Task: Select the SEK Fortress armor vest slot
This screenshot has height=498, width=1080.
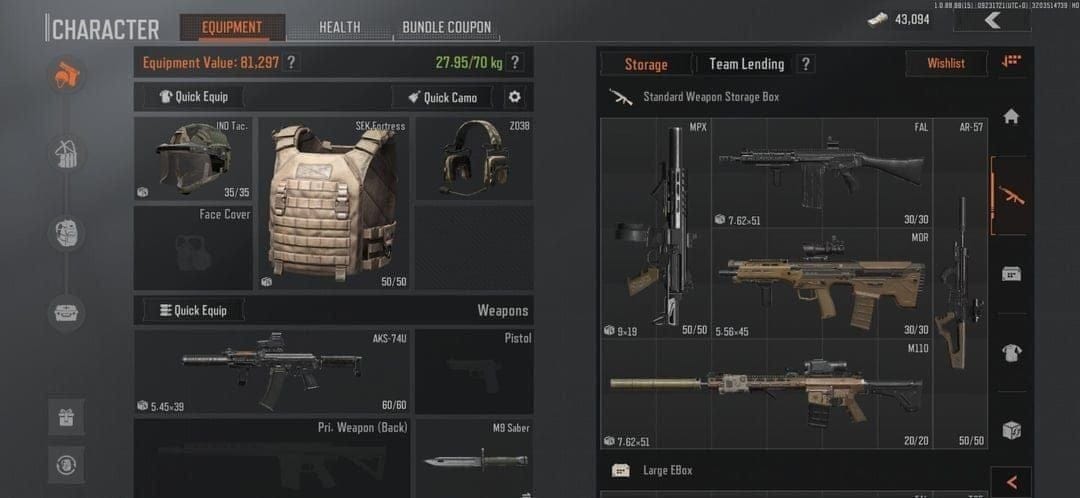Action: (334, 204)
